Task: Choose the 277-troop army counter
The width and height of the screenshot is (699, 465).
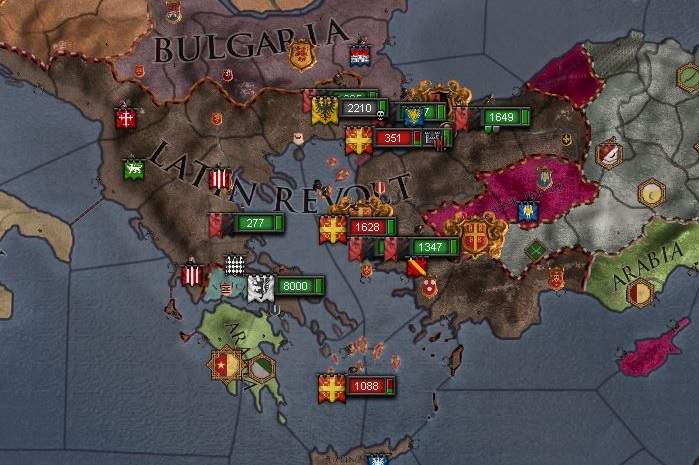Action: pyautogui.click(x=256, y=222)
